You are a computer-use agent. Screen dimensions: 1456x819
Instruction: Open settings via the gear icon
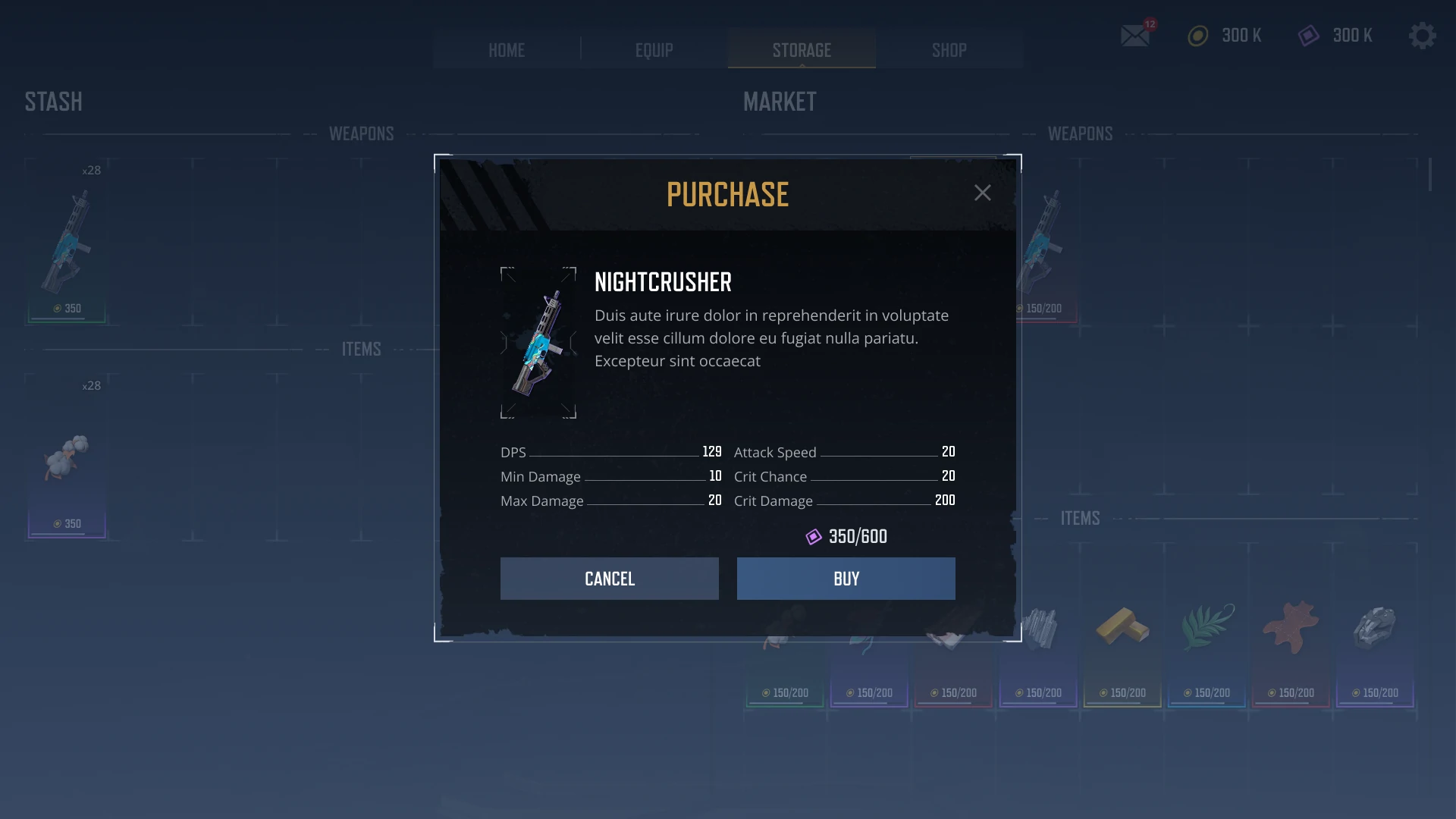[x=1422, y=36]
